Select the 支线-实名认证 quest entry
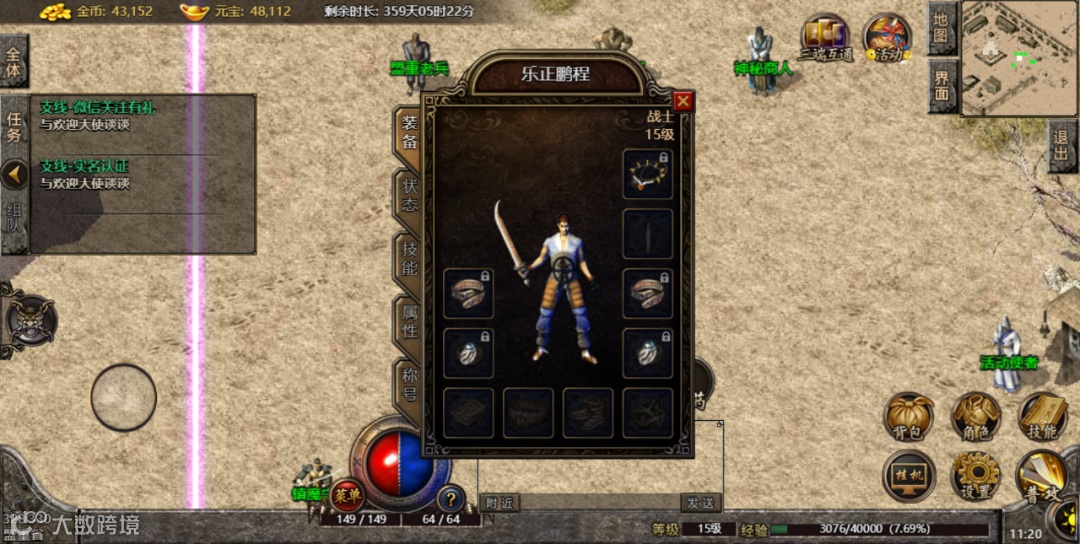 tap(84, 166)
